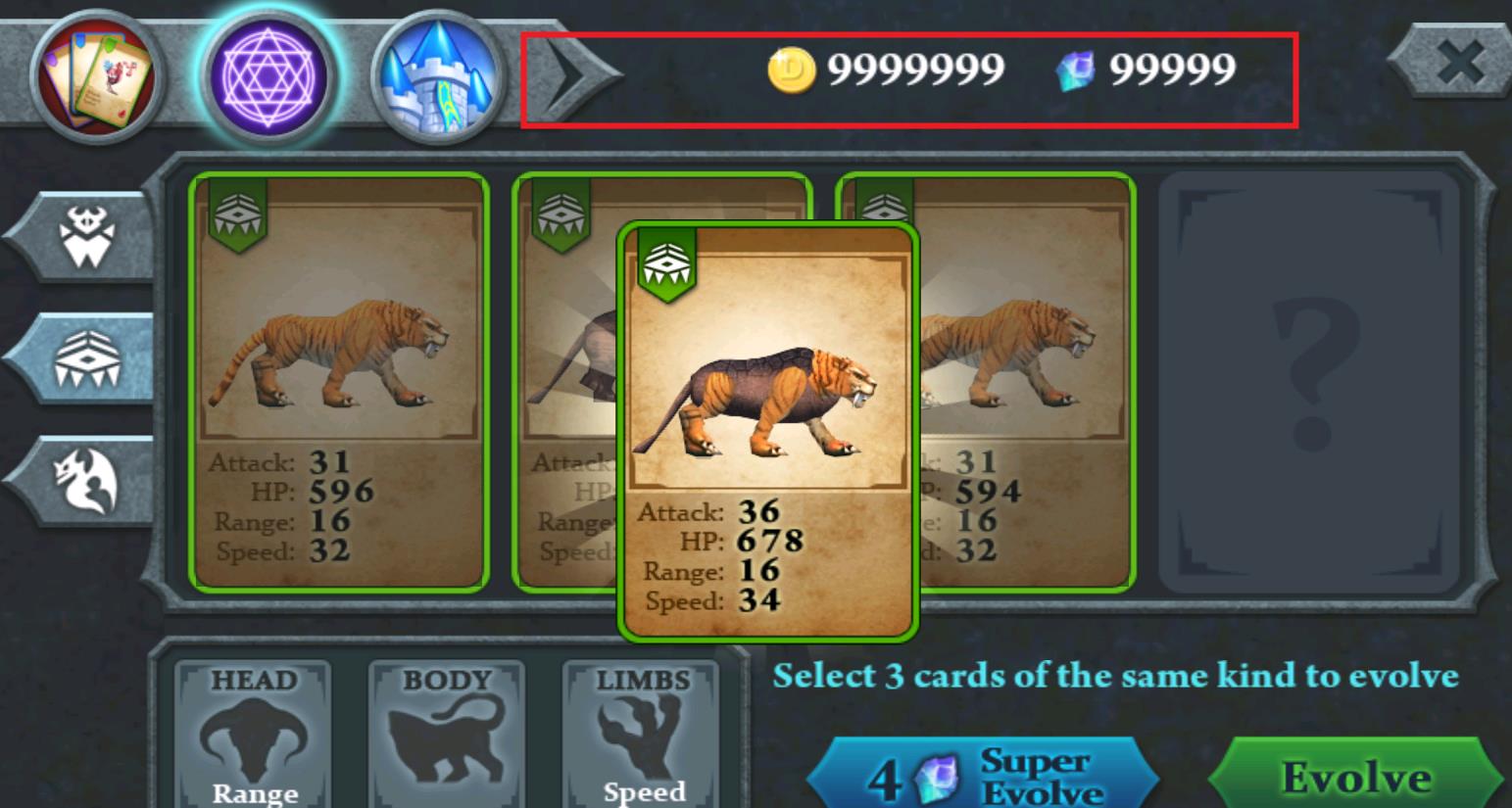
Task: Open the blue castle tab
Action: click(438, 76)
